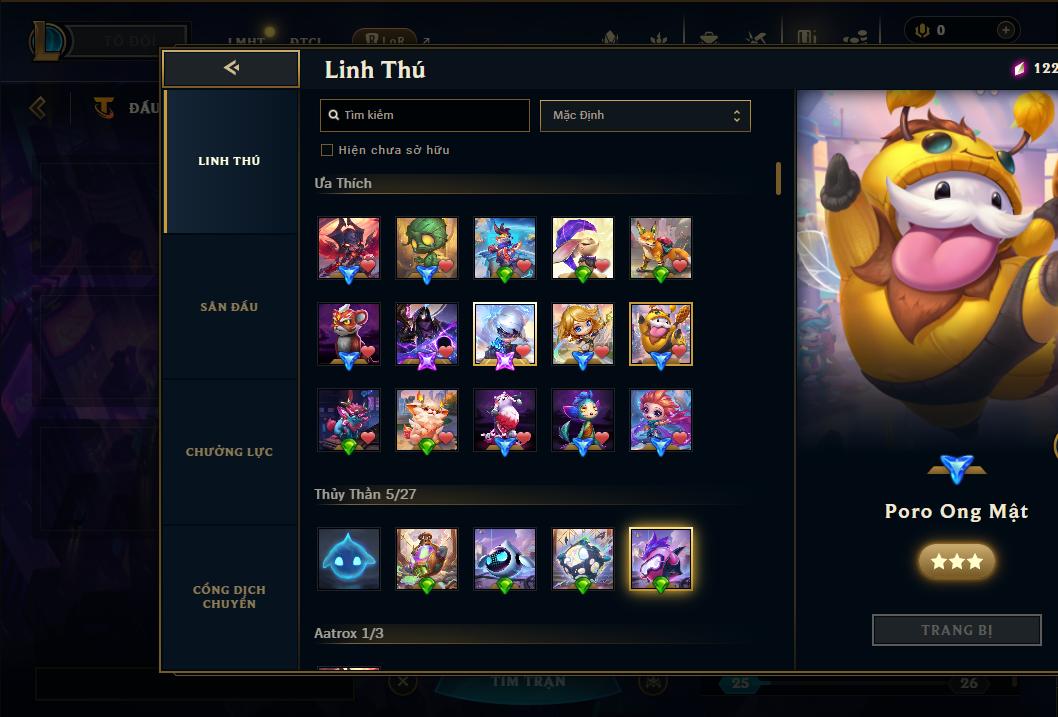This screenshot has height=717, width=1058.
Task: Switch to the Linh Thú tab
Action: (x=229, y=161)
